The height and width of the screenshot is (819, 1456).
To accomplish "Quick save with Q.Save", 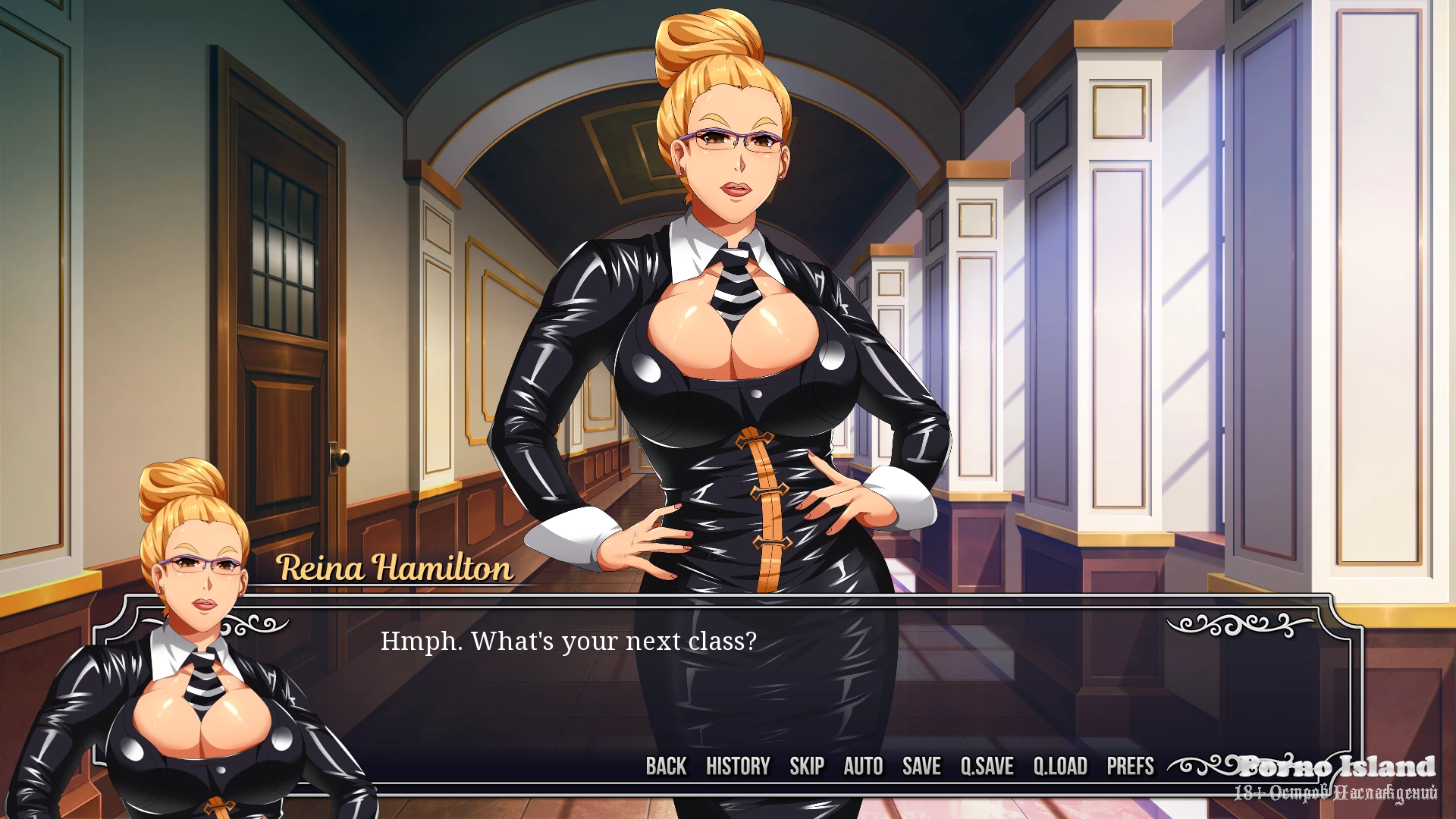I will click(x=987, y=767).
